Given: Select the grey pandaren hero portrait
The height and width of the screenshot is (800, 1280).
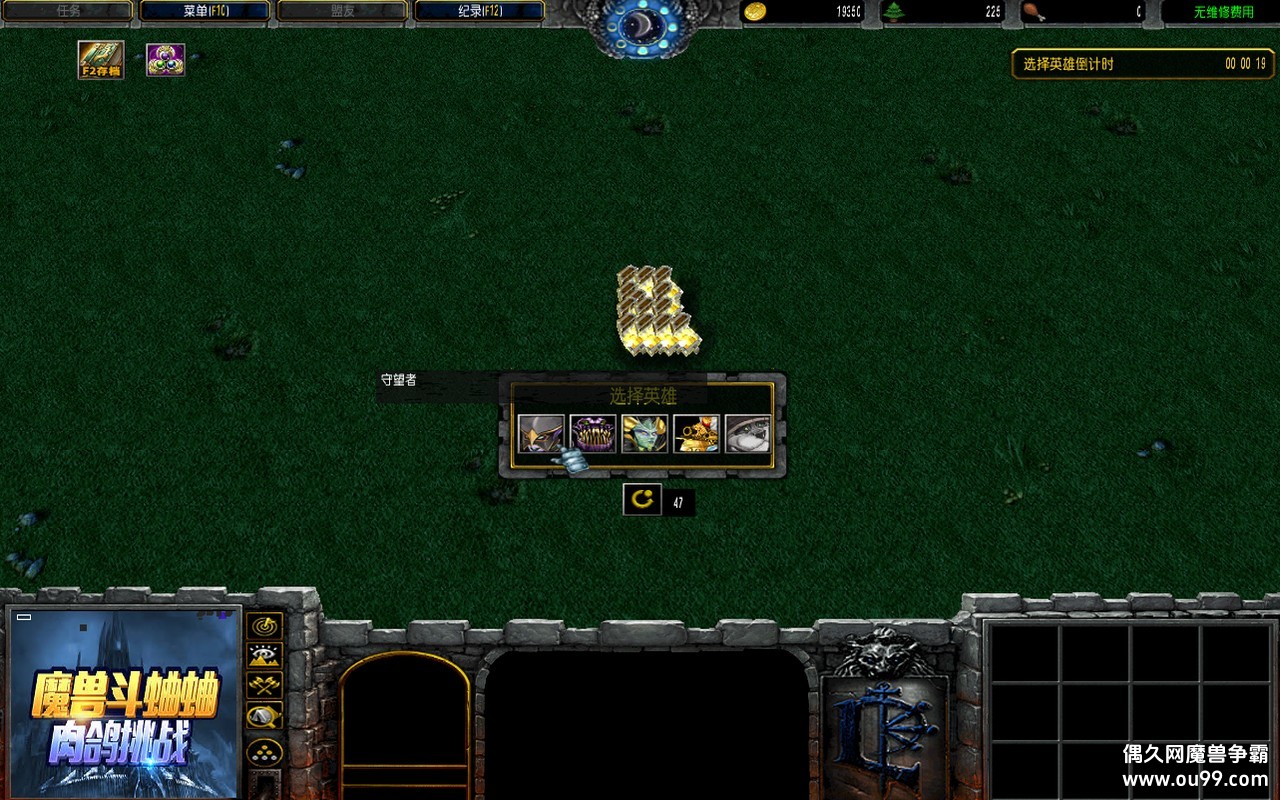Looking at the screenshot, I should tap(748, 434).
